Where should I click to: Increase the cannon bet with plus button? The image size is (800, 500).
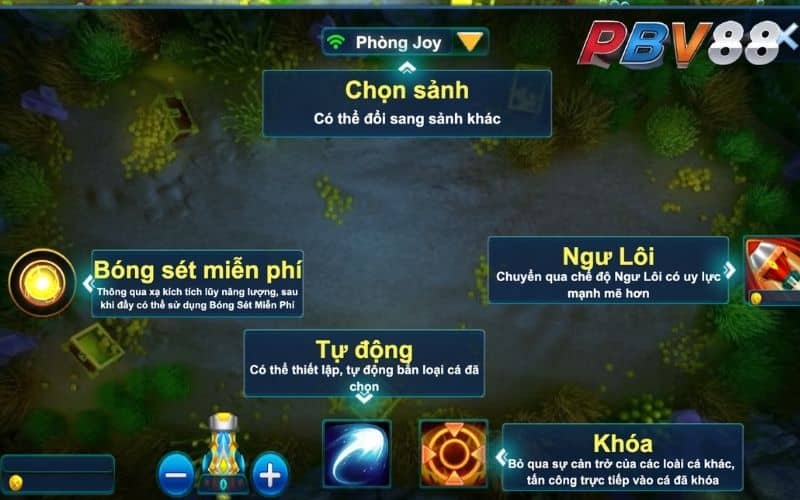pyautogui.click(x=269, y=473)
